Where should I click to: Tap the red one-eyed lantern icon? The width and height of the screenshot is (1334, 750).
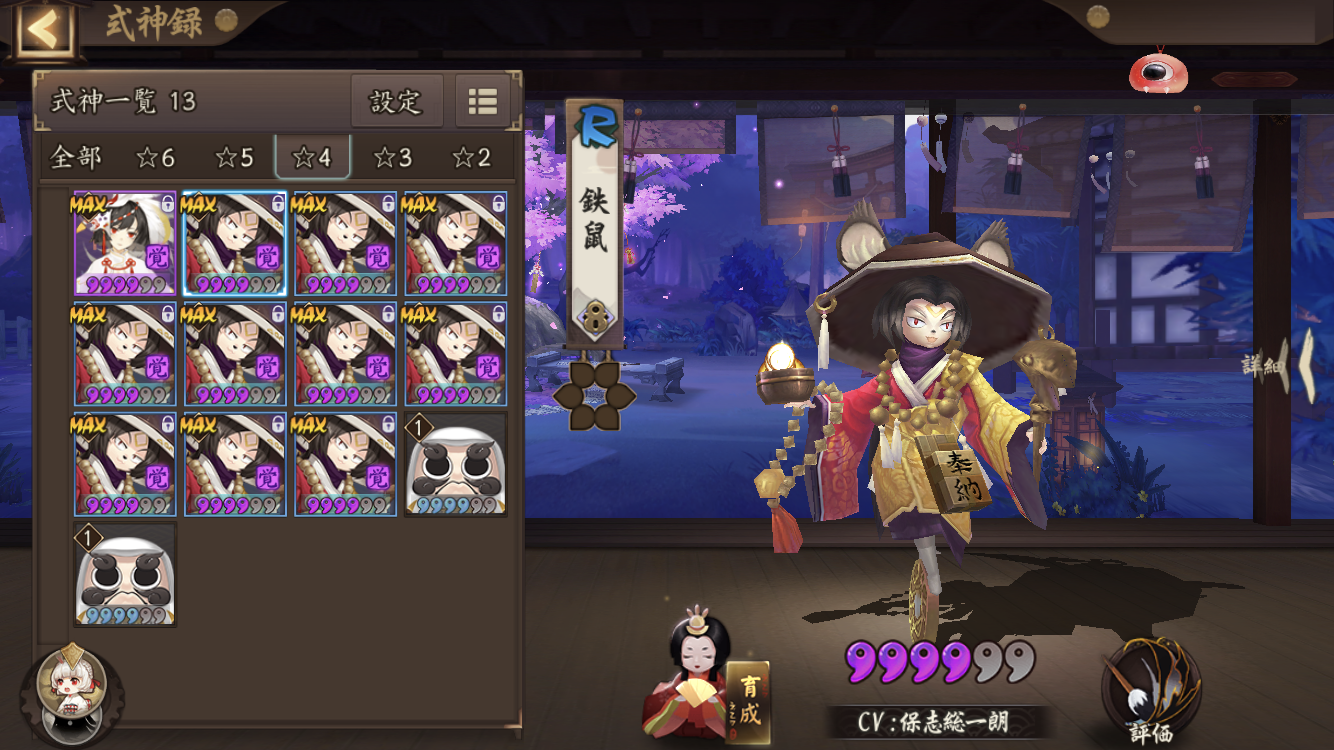click(1158, 71)
